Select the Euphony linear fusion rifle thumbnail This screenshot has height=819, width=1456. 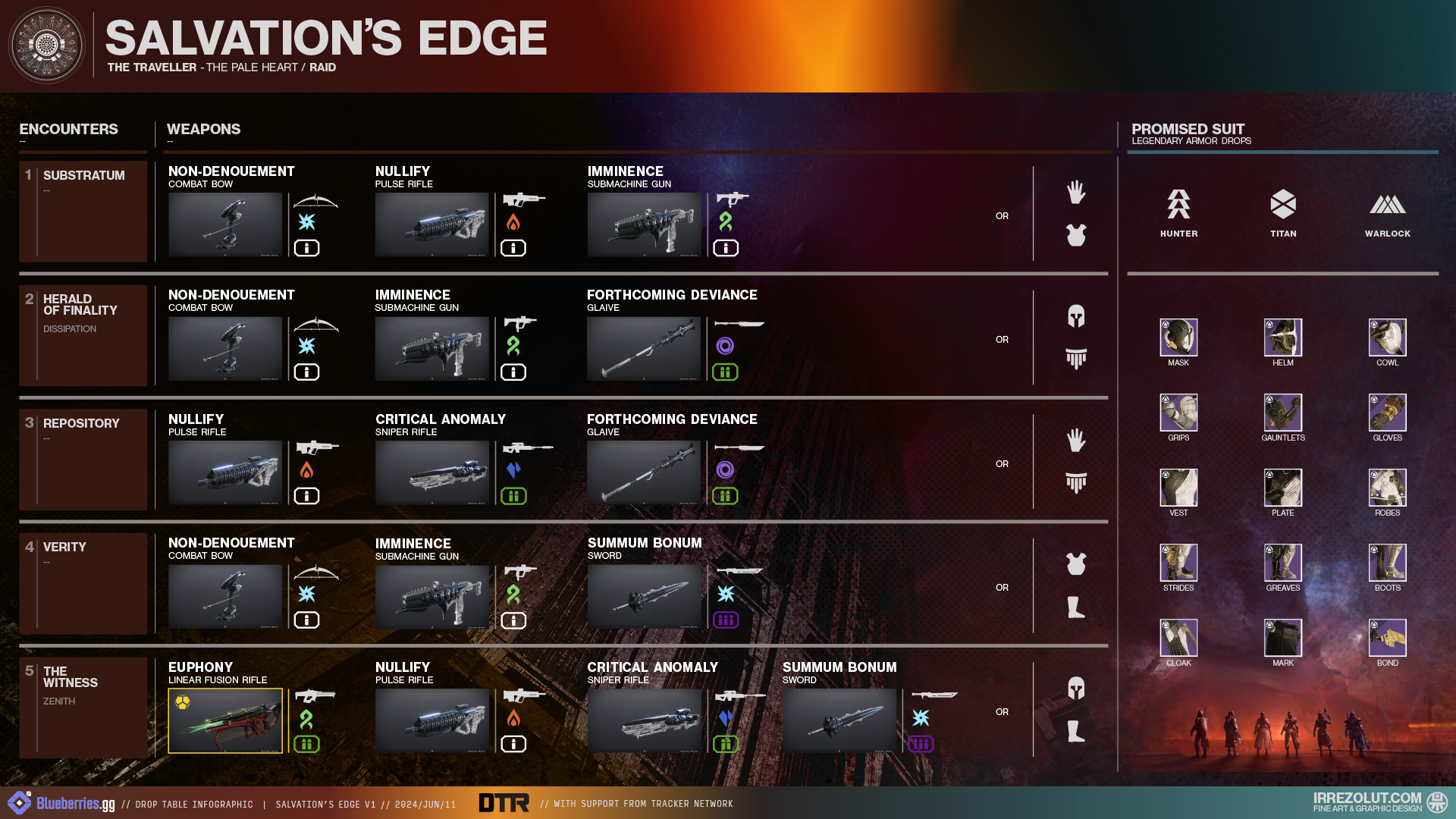pyautogui.click(x=225, y=720)
